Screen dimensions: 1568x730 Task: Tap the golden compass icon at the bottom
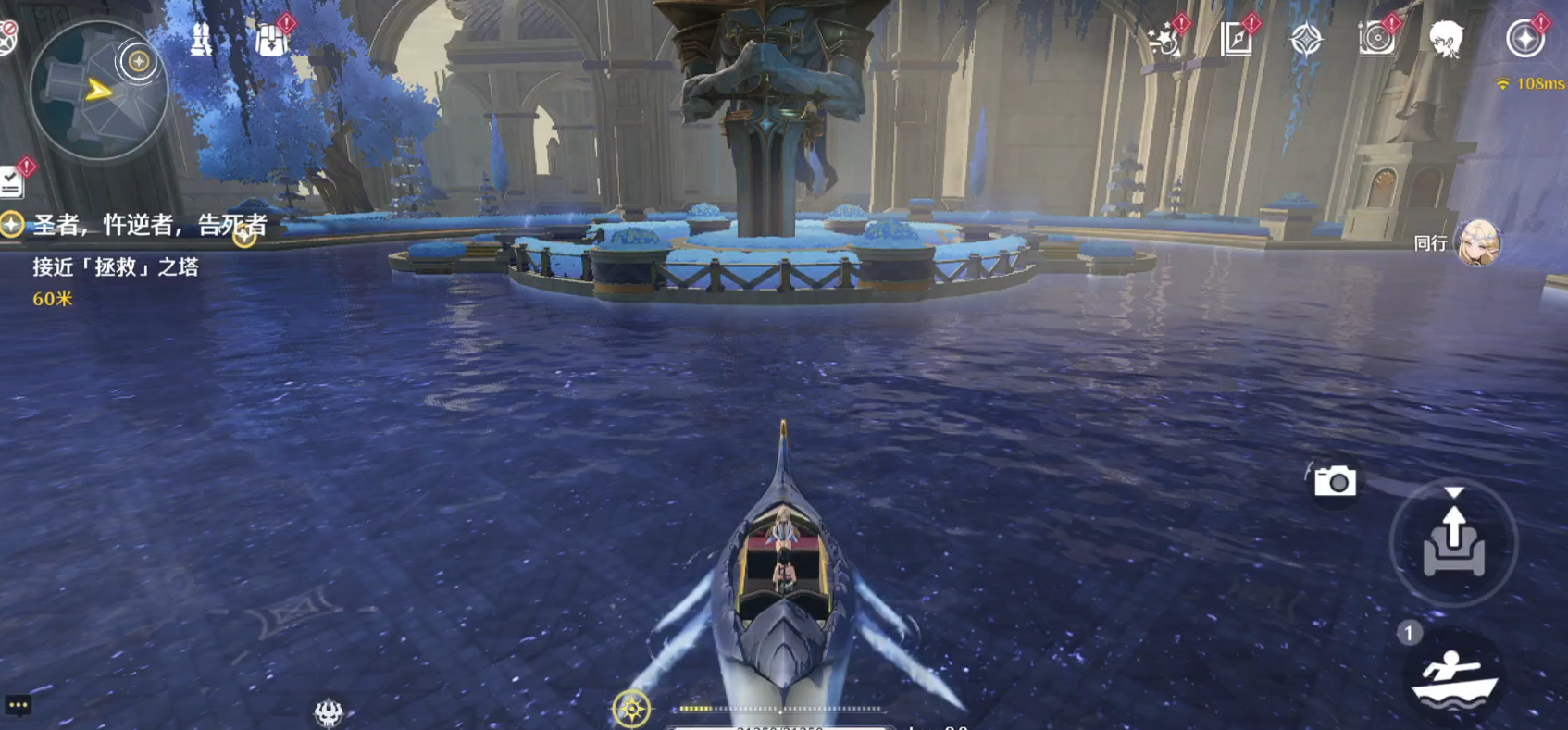(632, 710)
